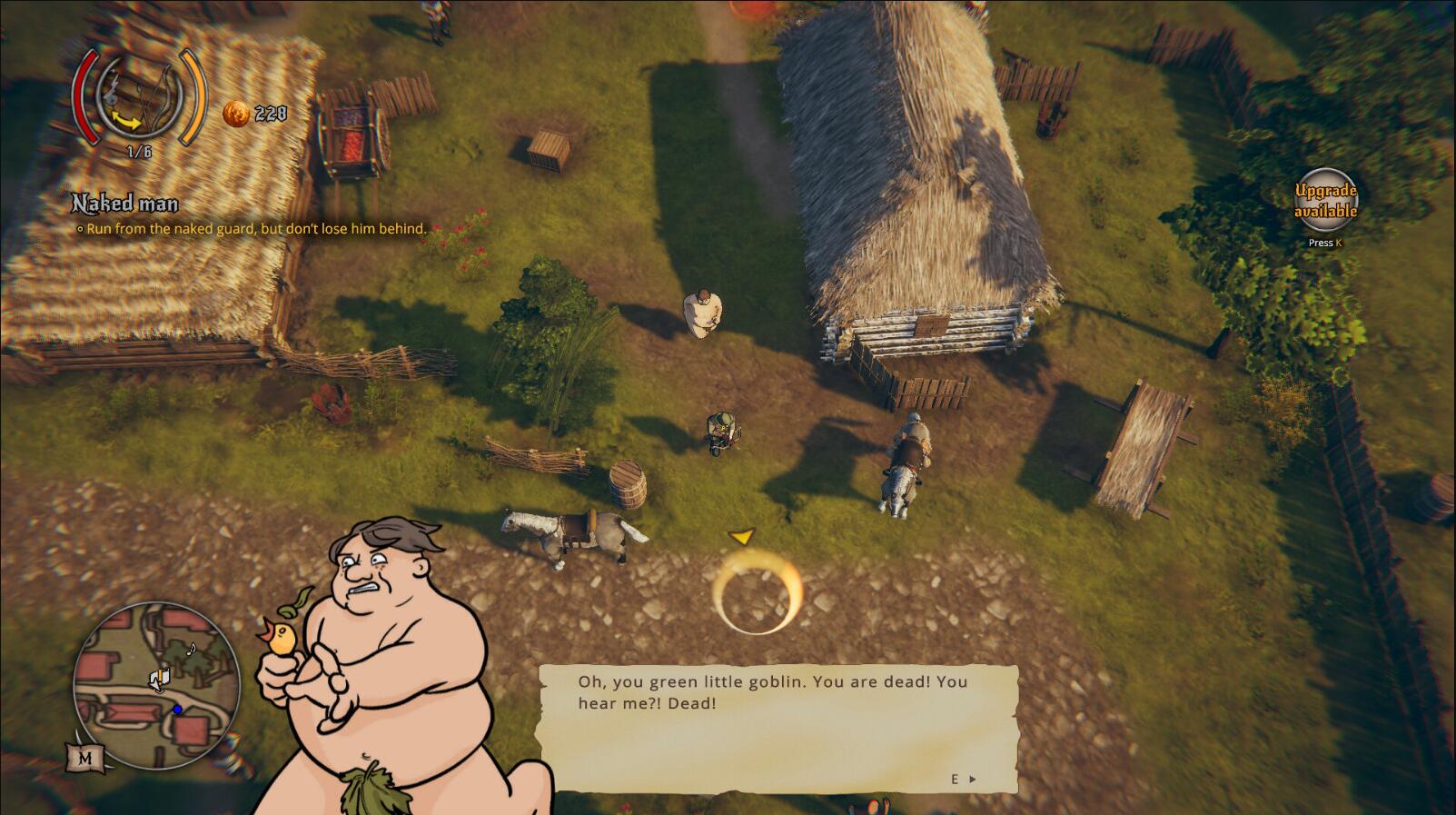The width and height of the screenshot is (1456, 815).
Task: Click the red health arc bar
Action: pos(84,95)
